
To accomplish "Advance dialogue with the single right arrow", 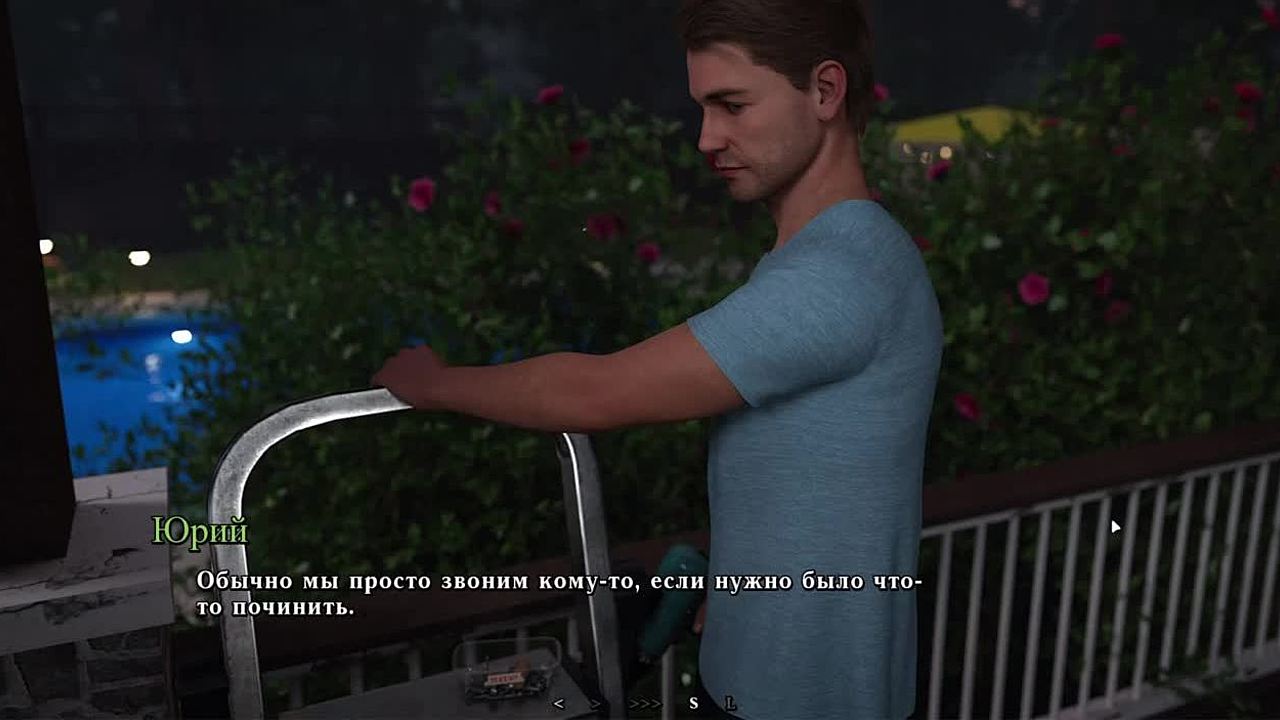I will click(x=596, y=703).
